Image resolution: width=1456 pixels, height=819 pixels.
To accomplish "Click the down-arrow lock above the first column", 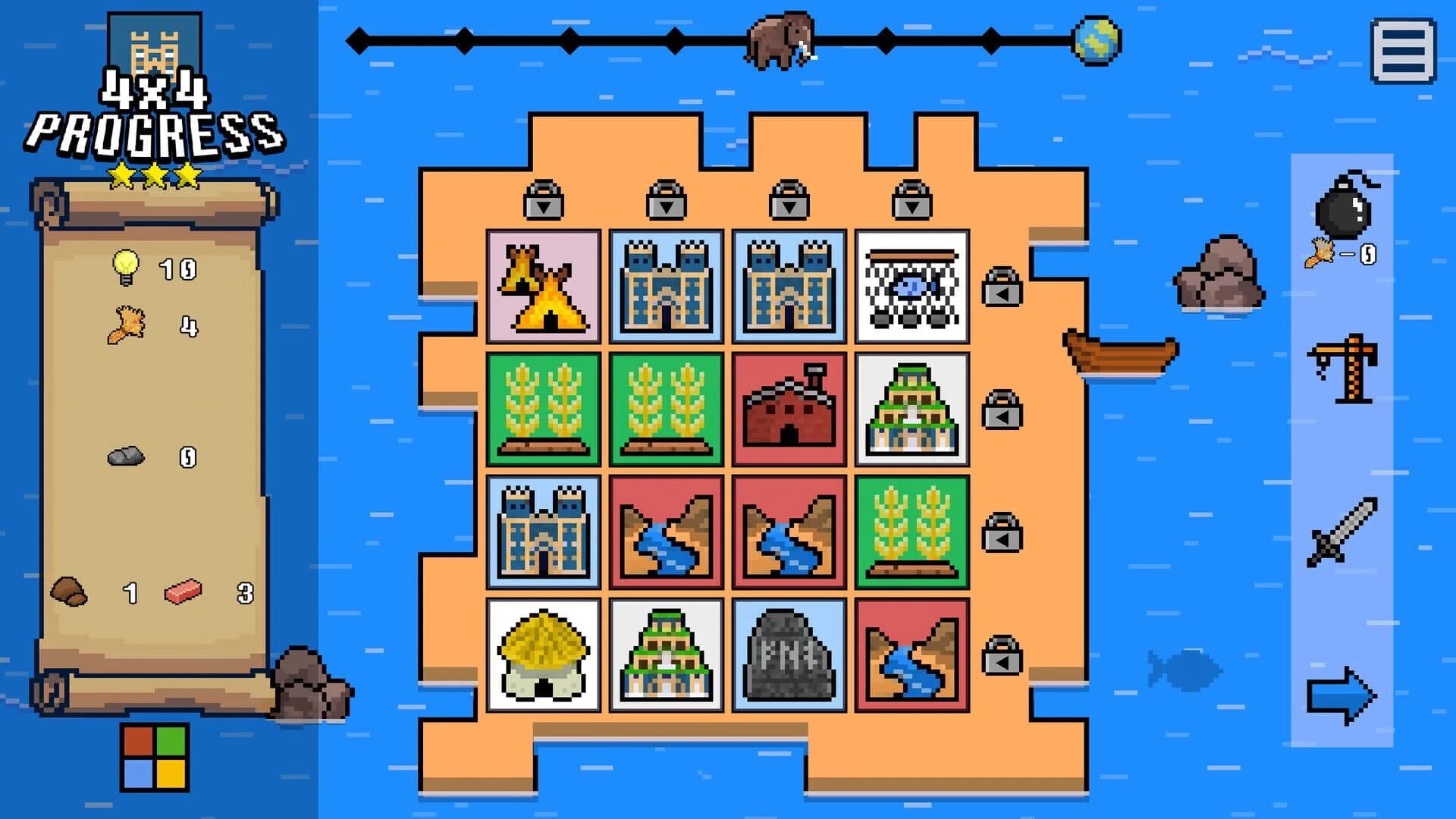I will tap(542, 205).
